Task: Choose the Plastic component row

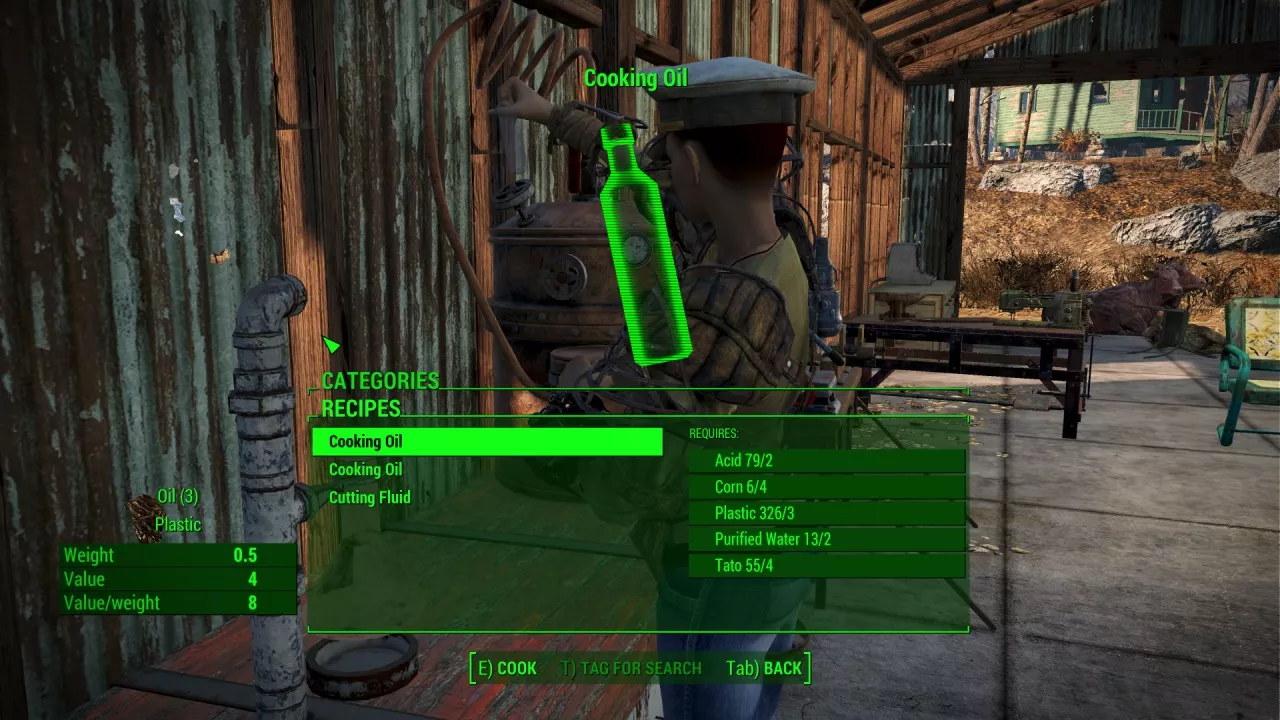Action: (x=827, y=513)
